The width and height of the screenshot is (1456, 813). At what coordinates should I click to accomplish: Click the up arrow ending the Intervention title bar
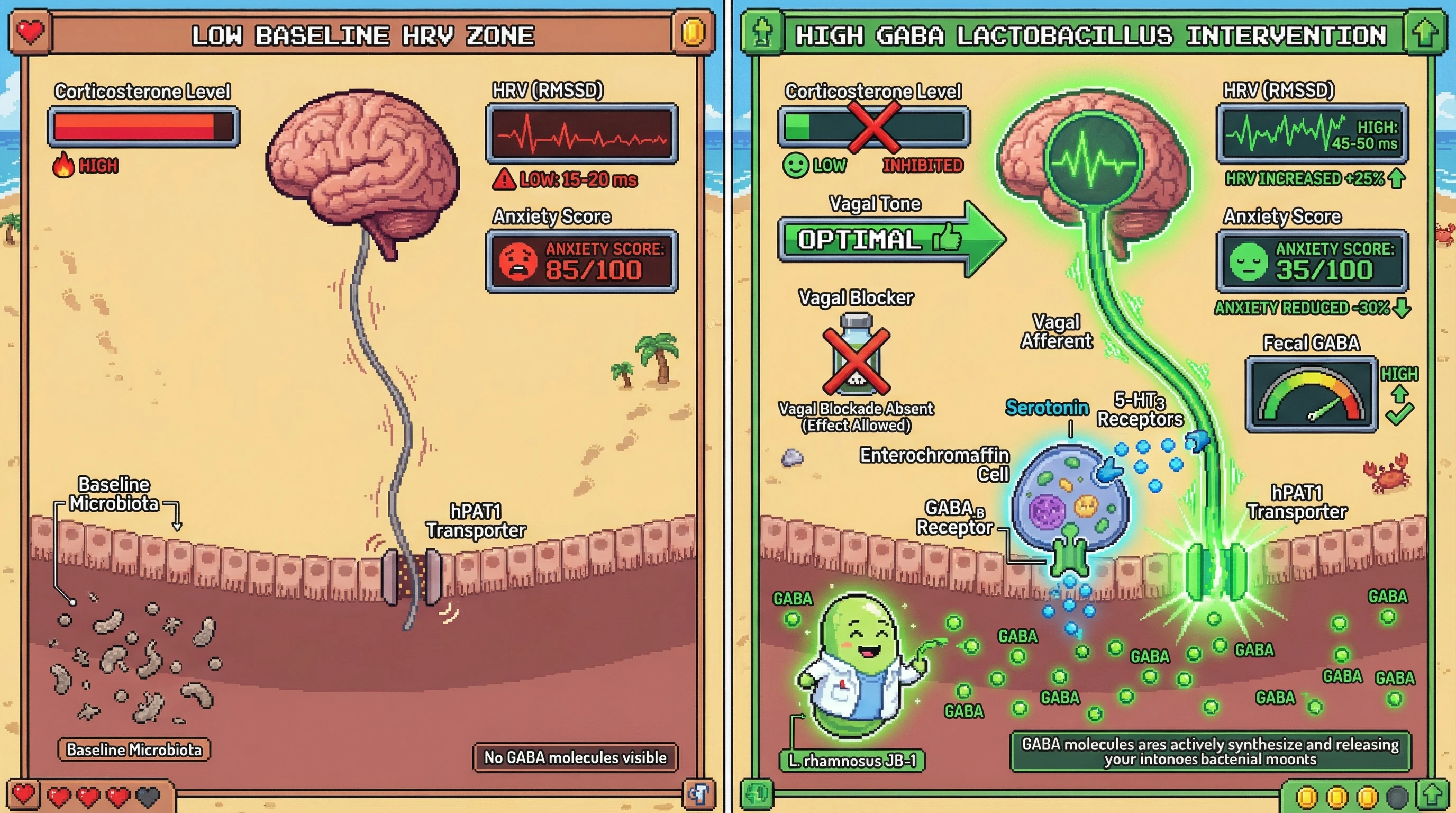point(1425,33)
